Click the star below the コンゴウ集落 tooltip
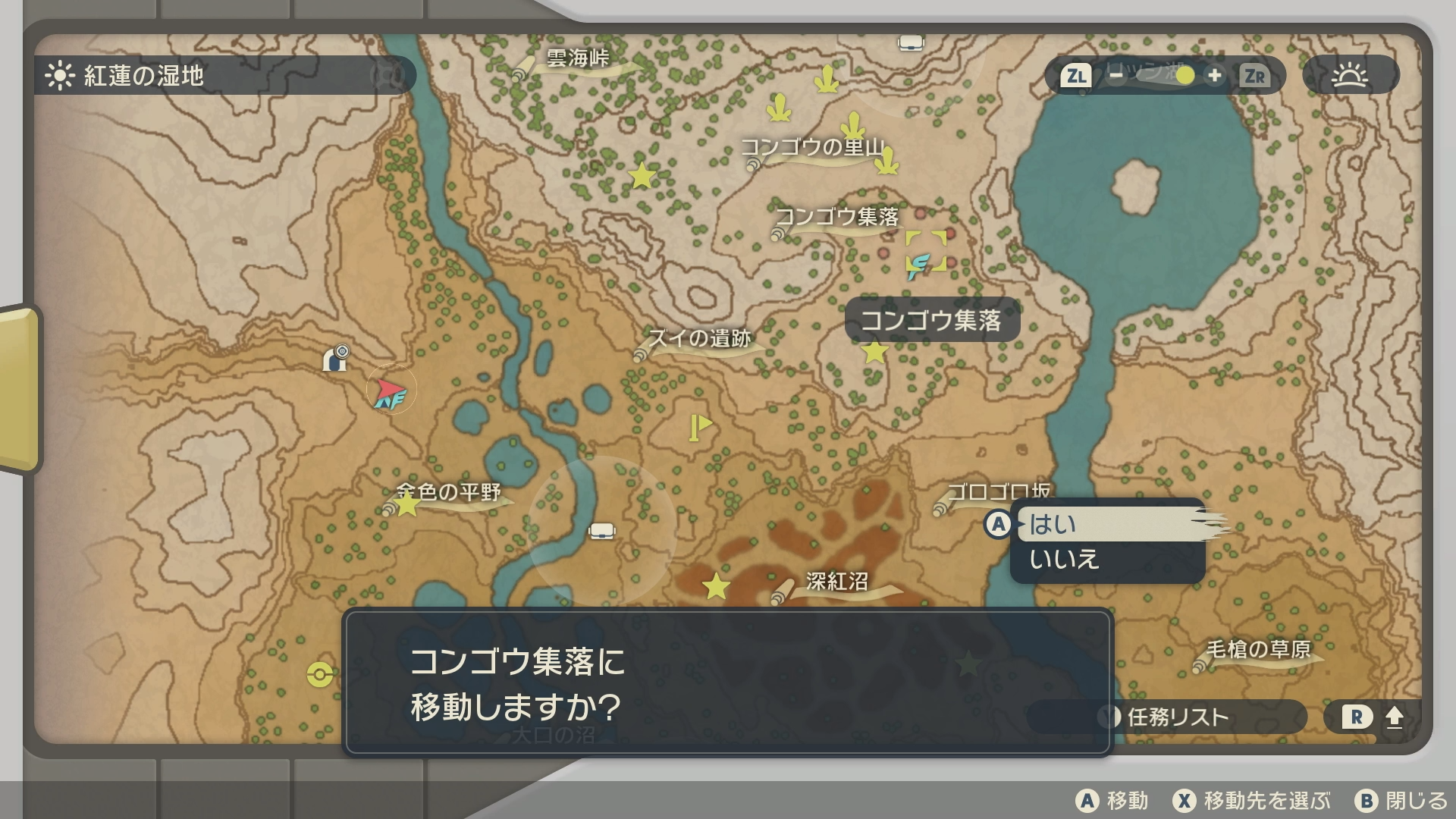 875,352
